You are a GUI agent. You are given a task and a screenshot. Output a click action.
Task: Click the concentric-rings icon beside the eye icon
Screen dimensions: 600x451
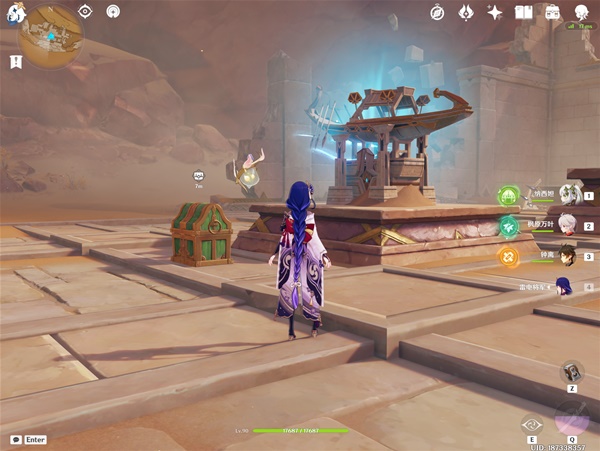click(x=112, y=12)
